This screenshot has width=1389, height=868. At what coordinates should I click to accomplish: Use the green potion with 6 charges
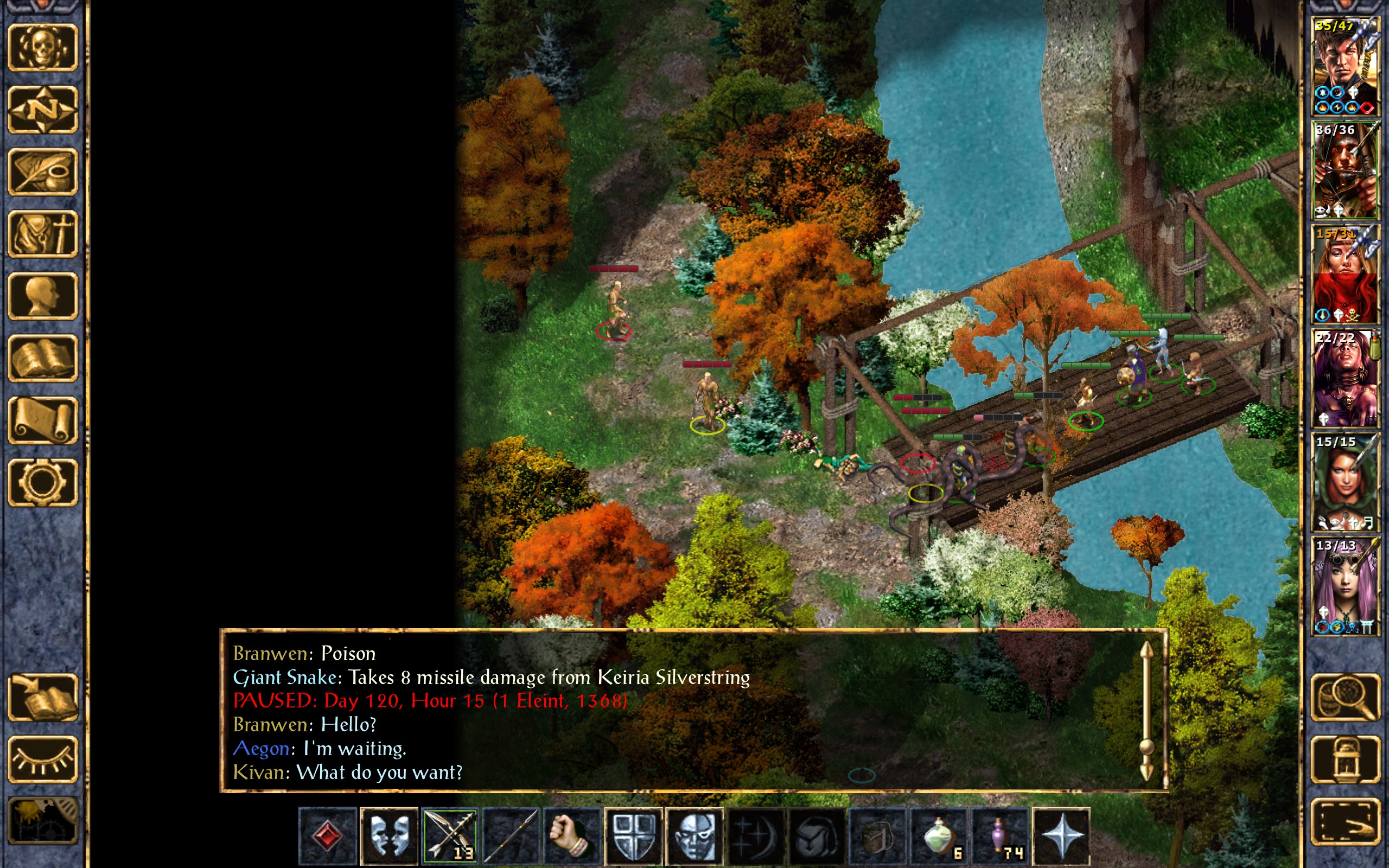(939, 835)
